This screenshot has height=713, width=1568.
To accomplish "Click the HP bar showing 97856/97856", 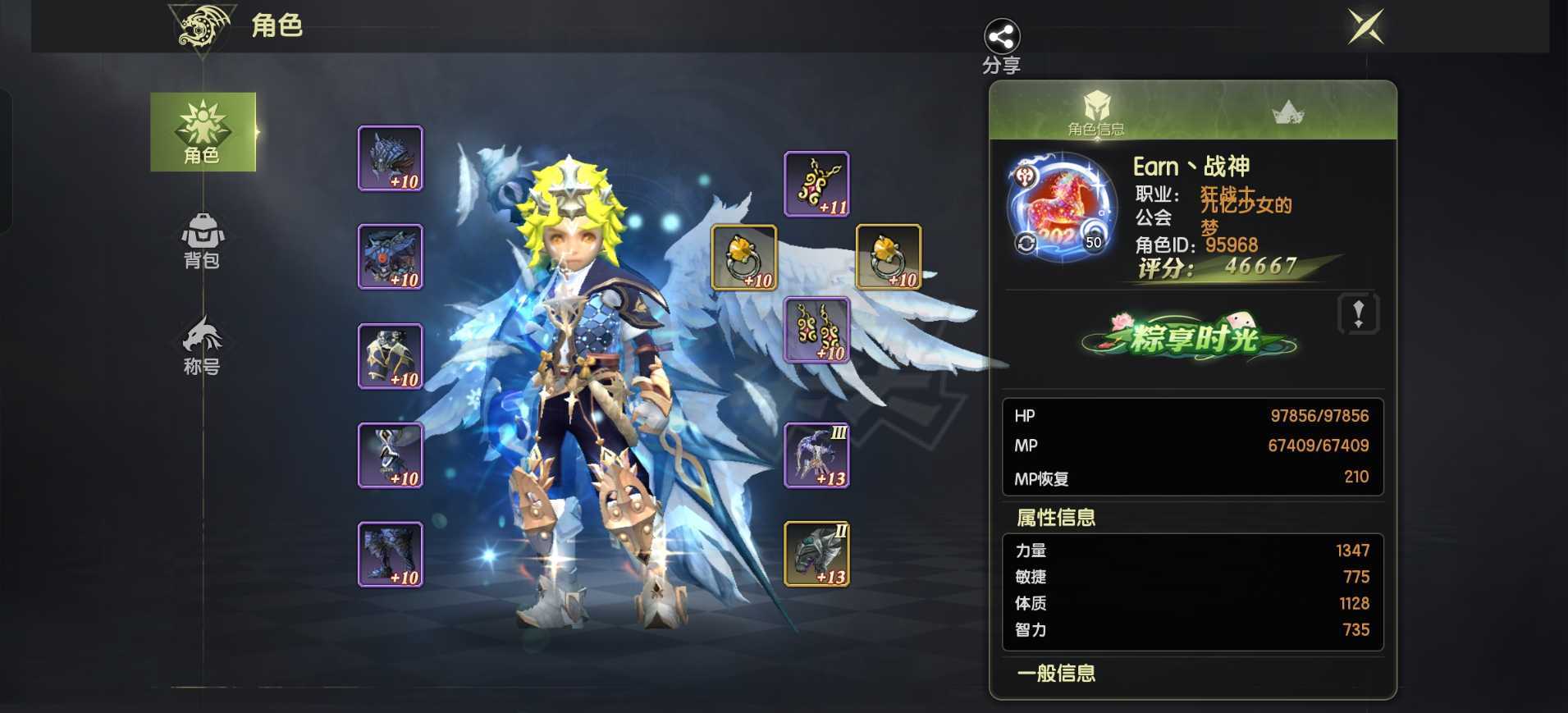I will (x=1190, y=415).
